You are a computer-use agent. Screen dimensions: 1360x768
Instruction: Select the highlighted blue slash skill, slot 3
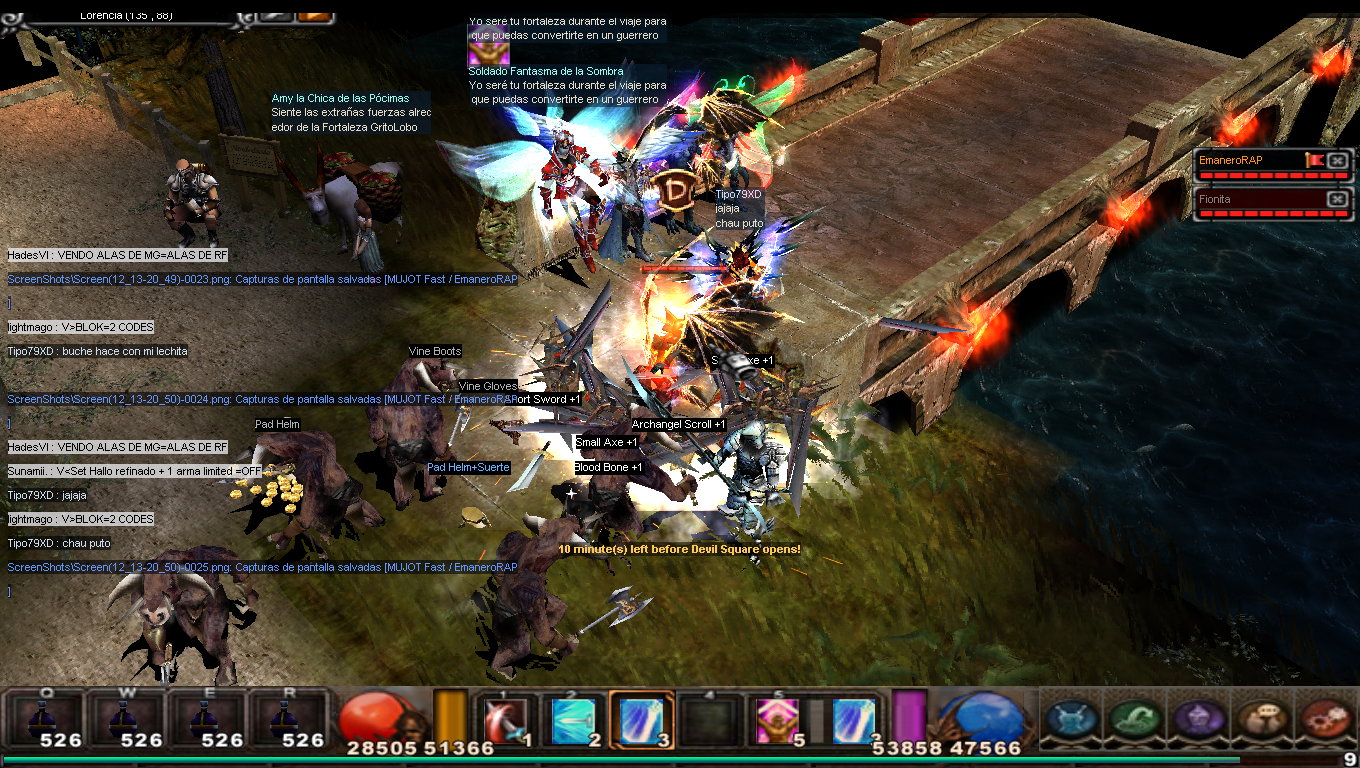pyautogui.click(x=639, y=719)
